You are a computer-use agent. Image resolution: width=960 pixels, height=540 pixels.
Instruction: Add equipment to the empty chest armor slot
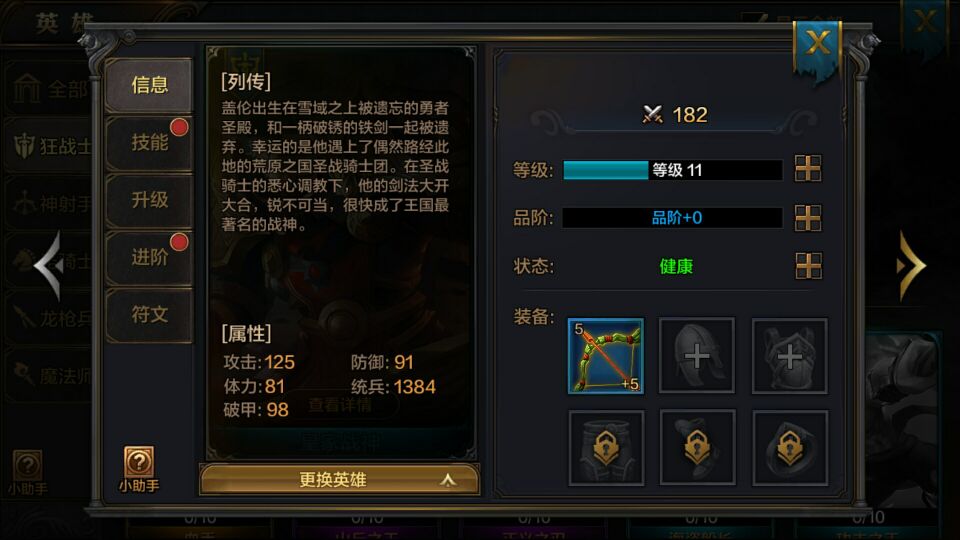point(789,356)
